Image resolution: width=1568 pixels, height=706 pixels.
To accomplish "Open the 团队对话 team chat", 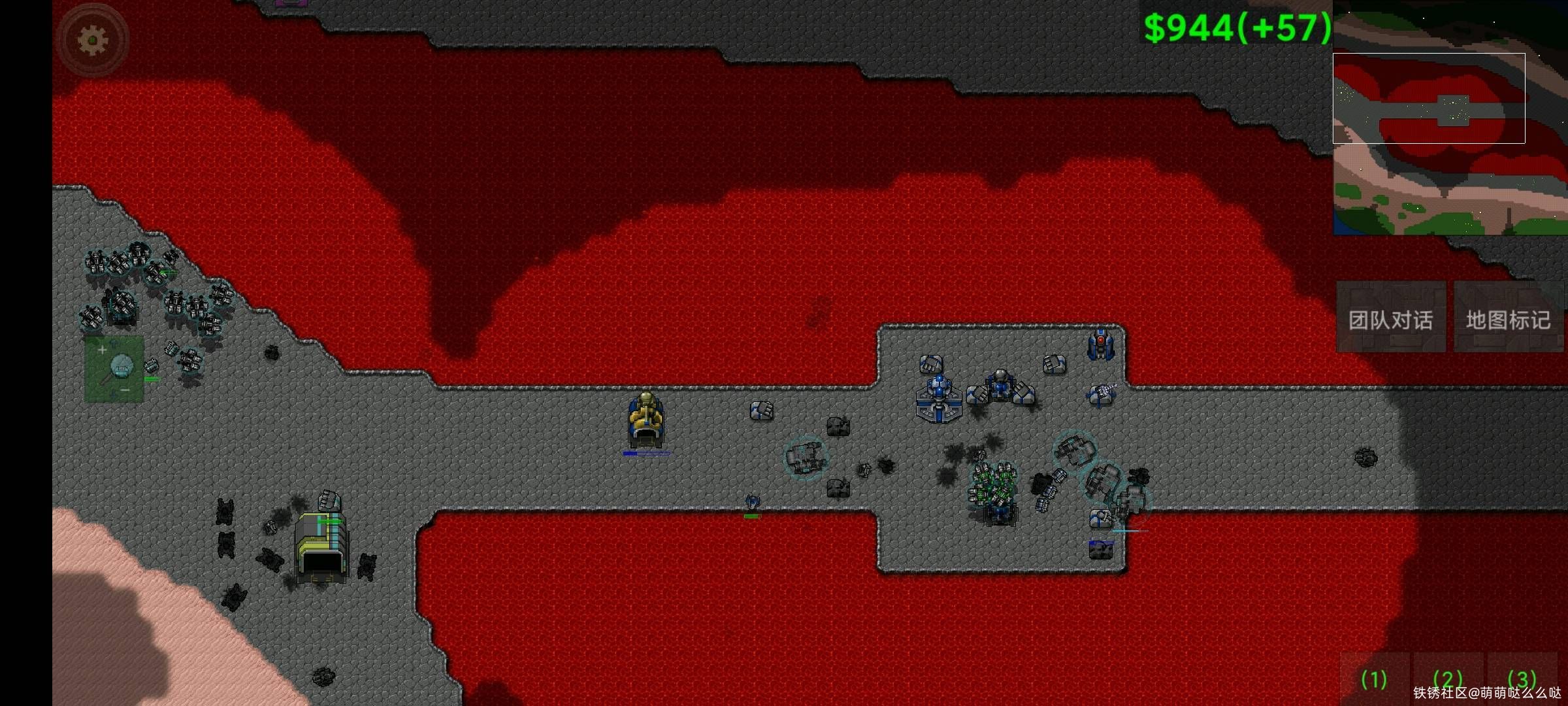I will tap(1390, 320).
